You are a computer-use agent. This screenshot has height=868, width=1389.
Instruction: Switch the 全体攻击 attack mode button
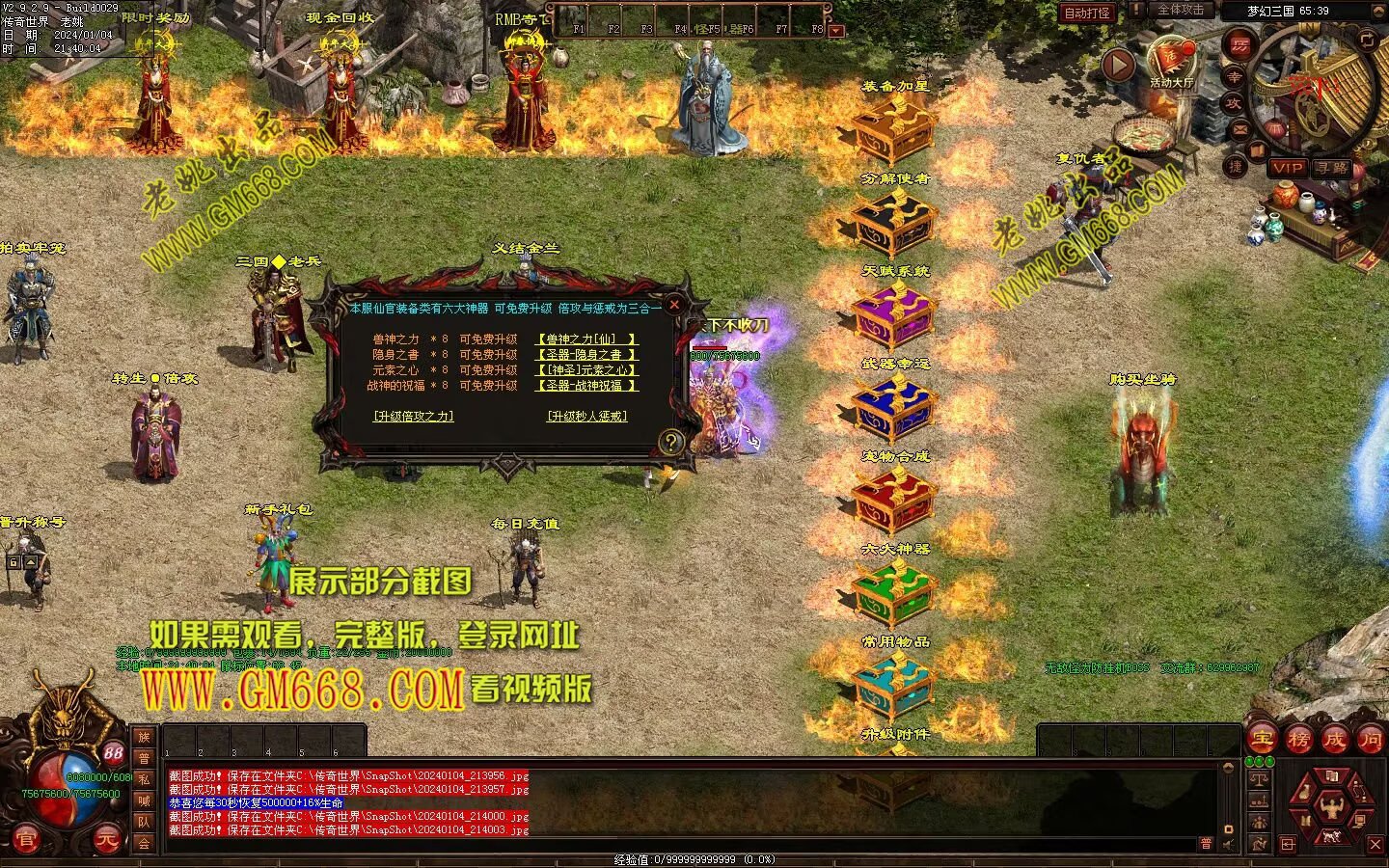[1180, 10]
